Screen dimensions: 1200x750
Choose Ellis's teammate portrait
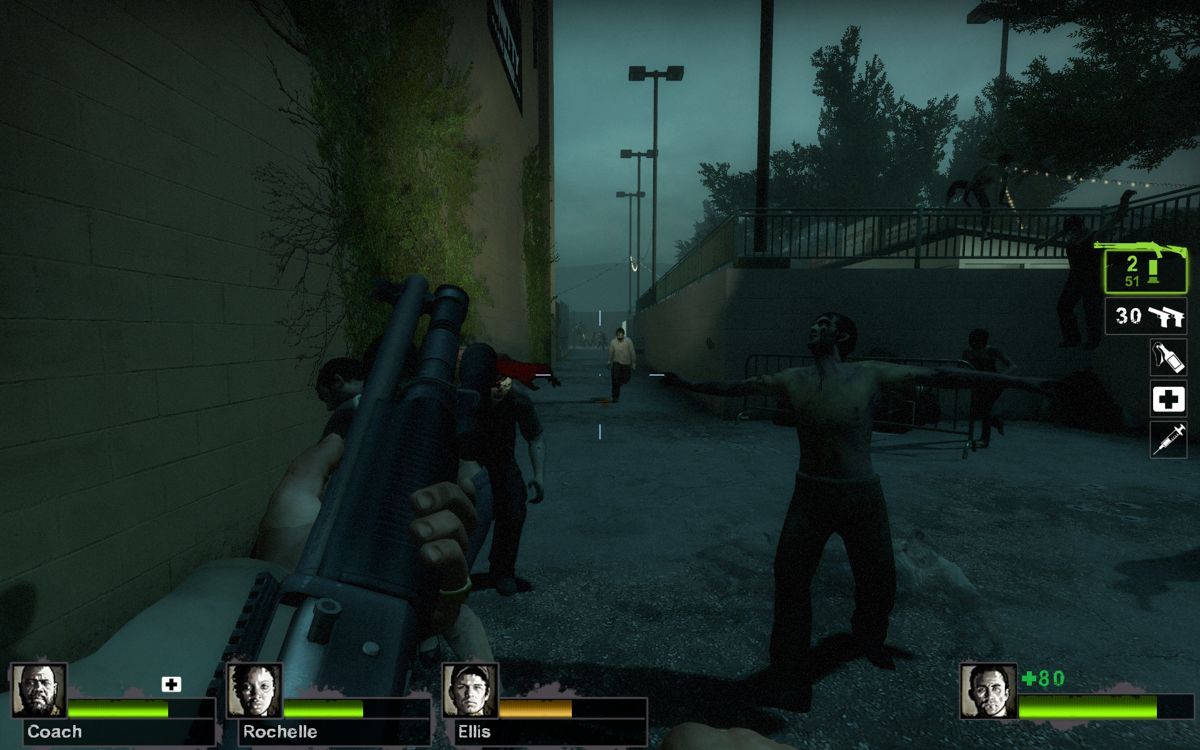(470, 691)
